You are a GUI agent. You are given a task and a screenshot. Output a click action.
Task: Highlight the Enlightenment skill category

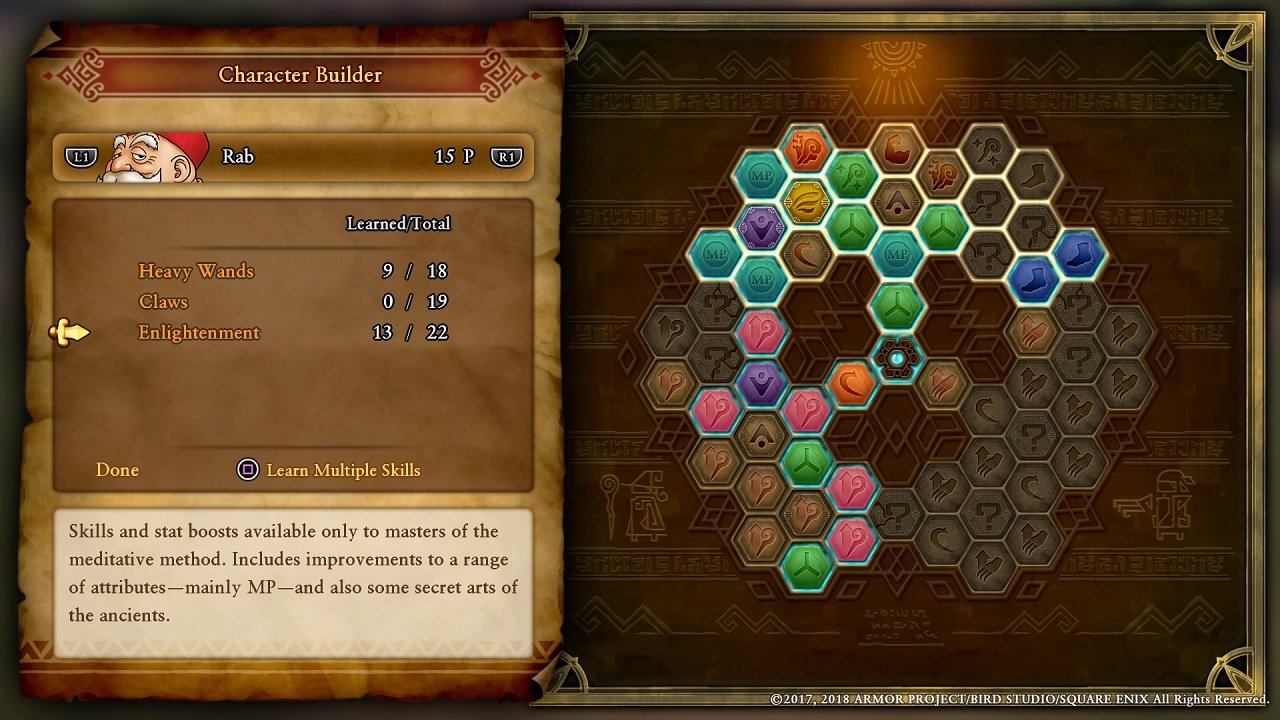(198, 332)
